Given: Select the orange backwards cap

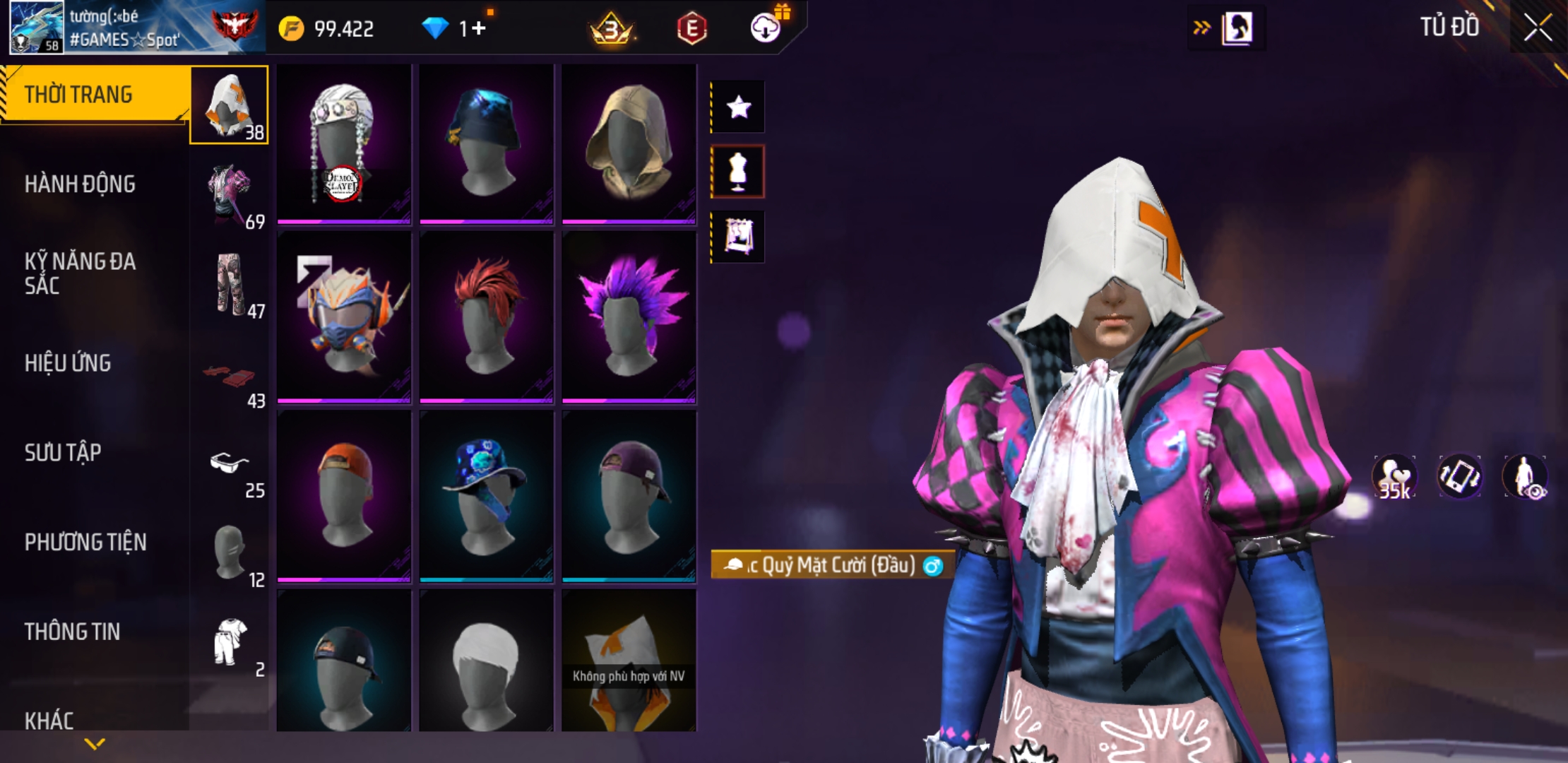Looking at the screenshot, I should point(344,496).
